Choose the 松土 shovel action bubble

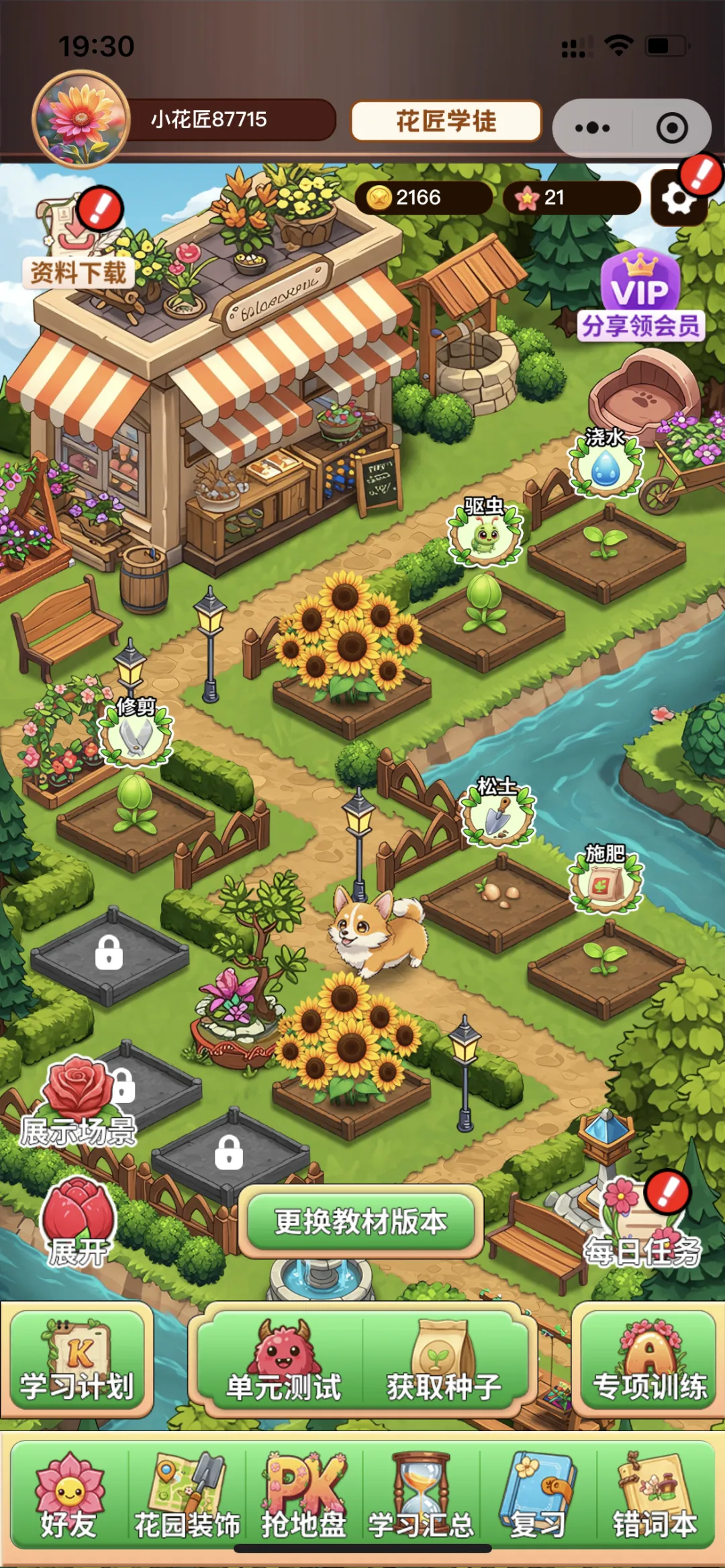point(497,814)
